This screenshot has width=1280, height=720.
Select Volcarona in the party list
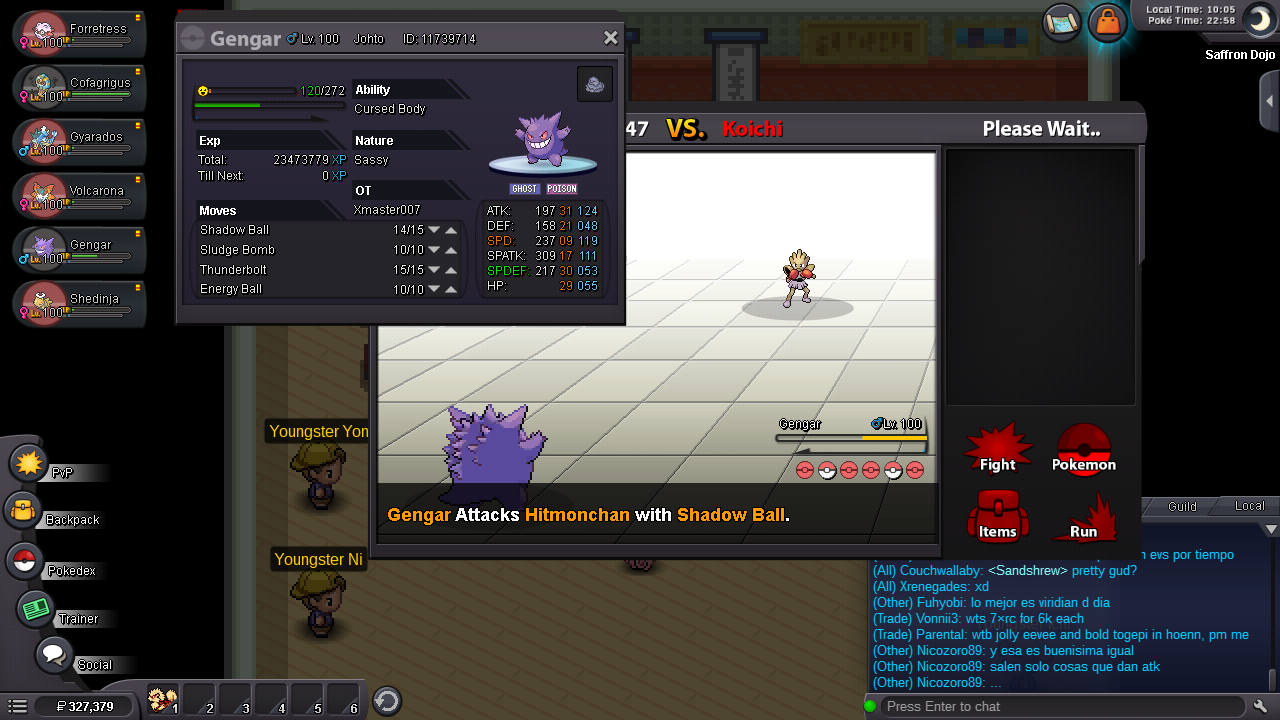[80, 196]
